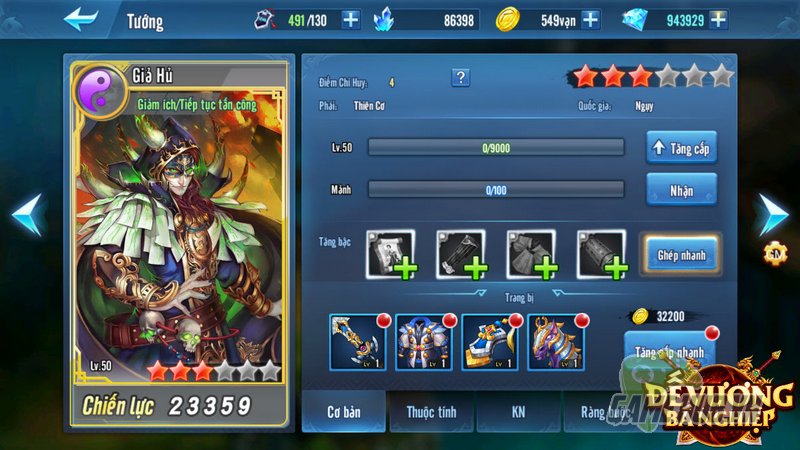This screenshot has height=450, width=800.
Task: Select the helmet equipment slot
Action: [x=488, y=341]
